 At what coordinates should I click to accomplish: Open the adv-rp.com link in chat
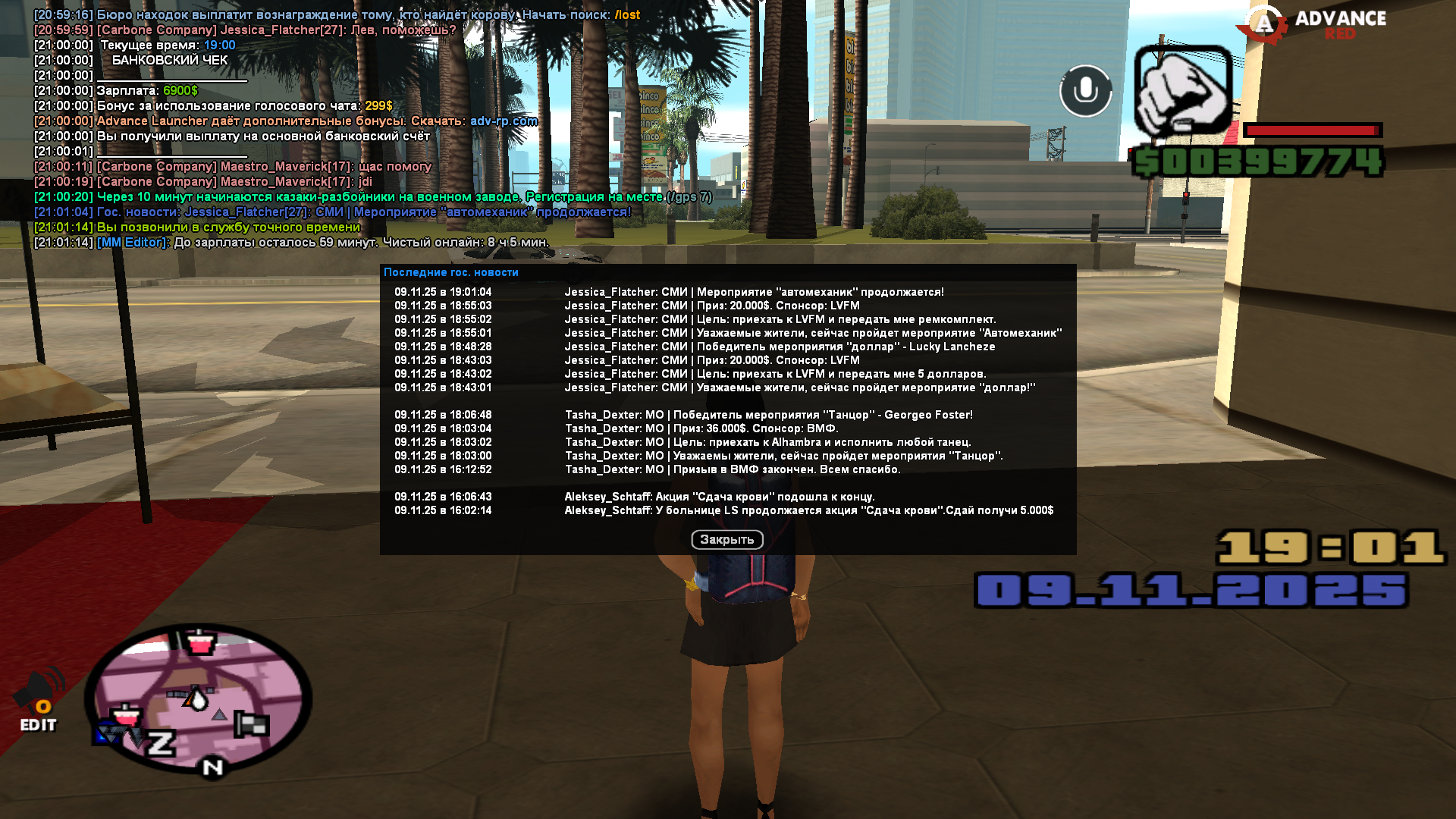point(504,121)
